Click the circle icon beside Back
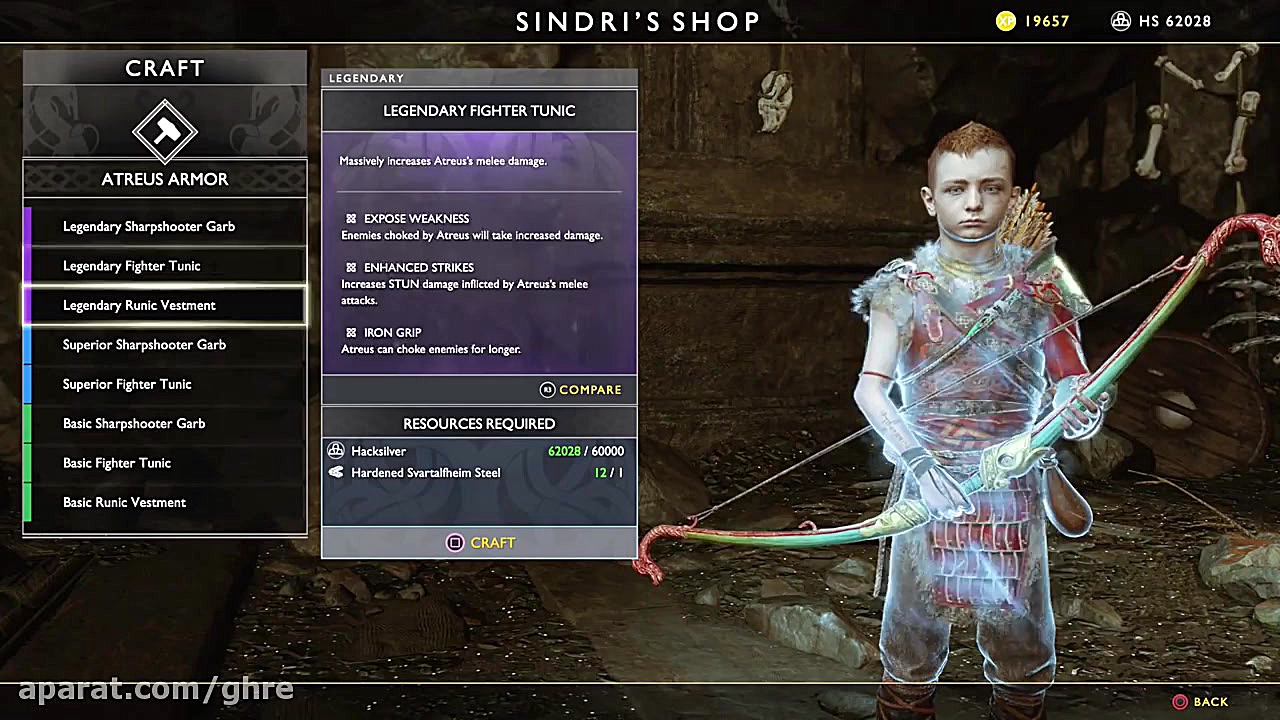Image resolution: width=1280 pixels, height=720 pixels. [x=1179, y=702]
